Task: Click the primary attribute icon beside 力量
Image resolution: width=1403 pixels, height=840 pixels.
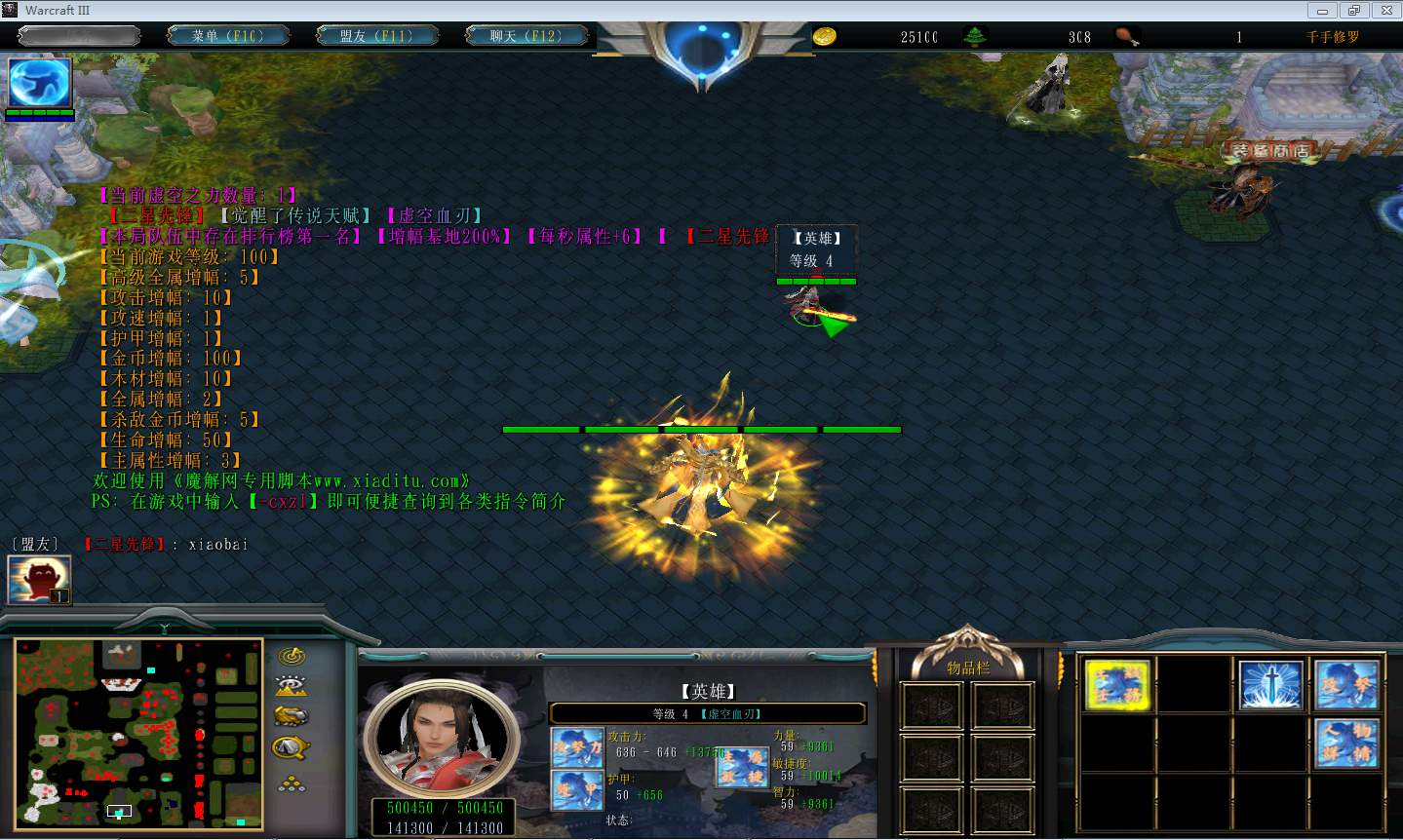Action: click(x=742, y=767)
